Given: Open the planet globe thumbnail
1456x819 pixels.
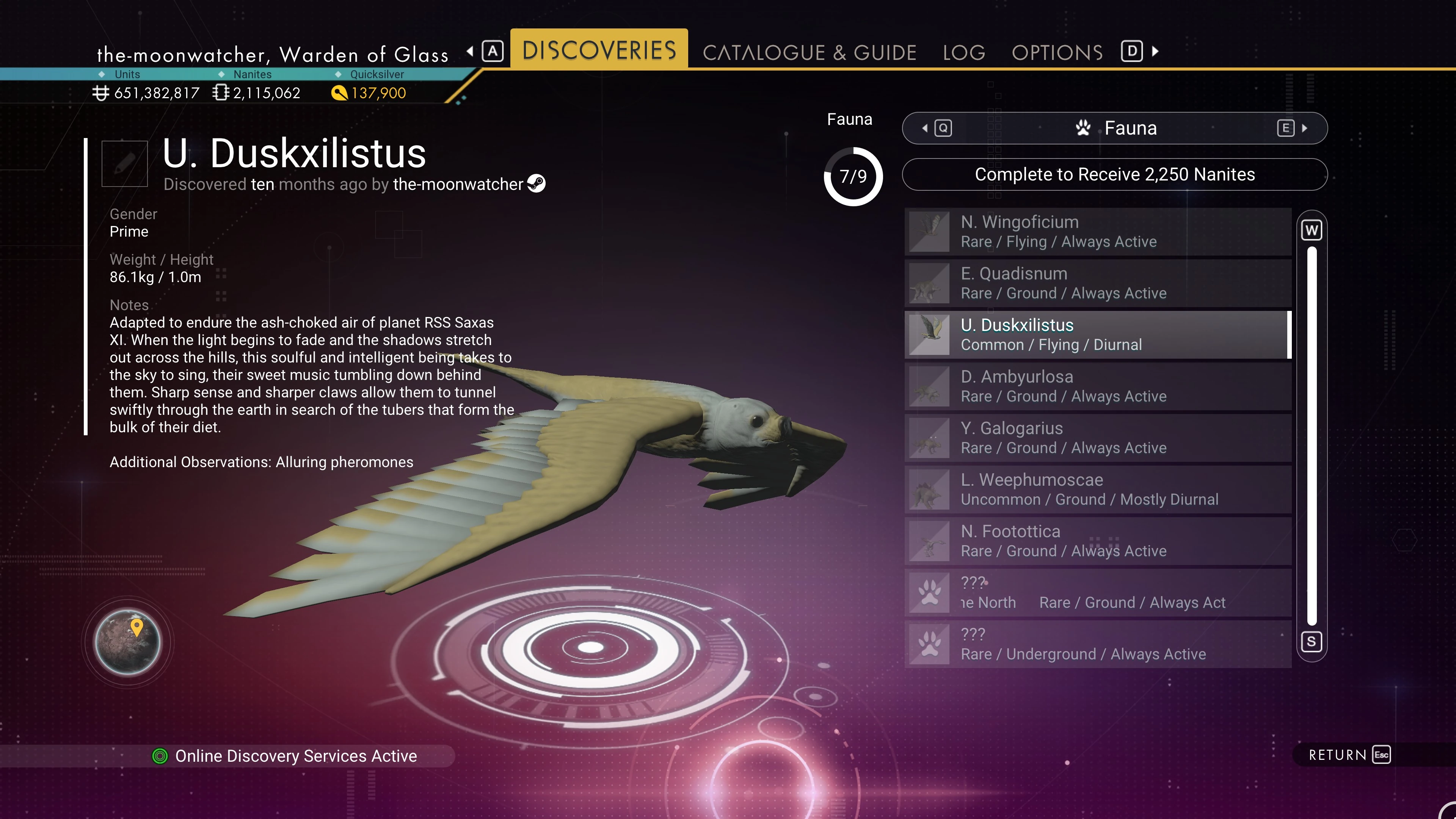Looking at the screenshot, I should [128, 642].
